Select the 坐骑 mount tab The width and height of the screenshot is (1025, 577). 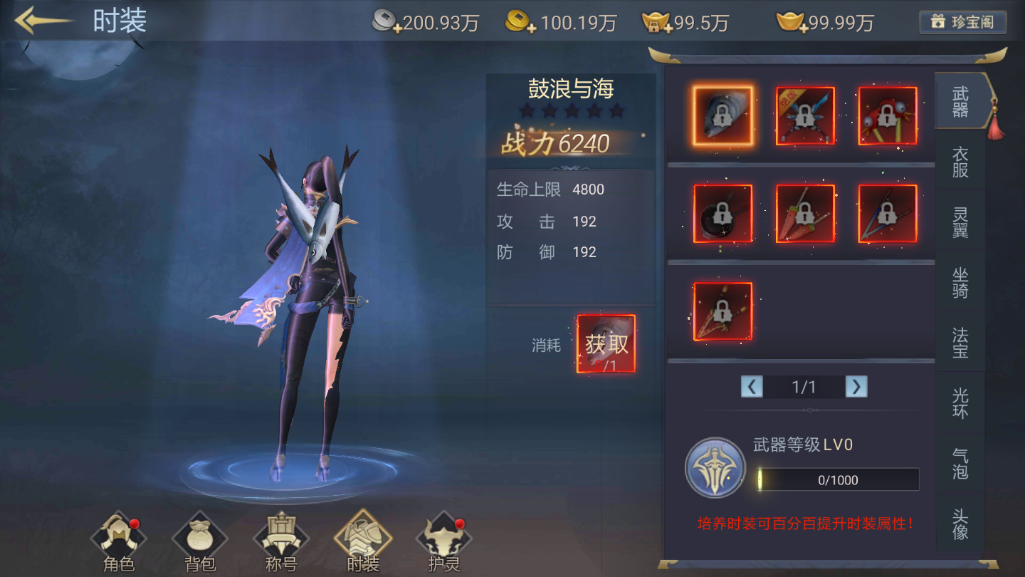click(x=960, y=283)
